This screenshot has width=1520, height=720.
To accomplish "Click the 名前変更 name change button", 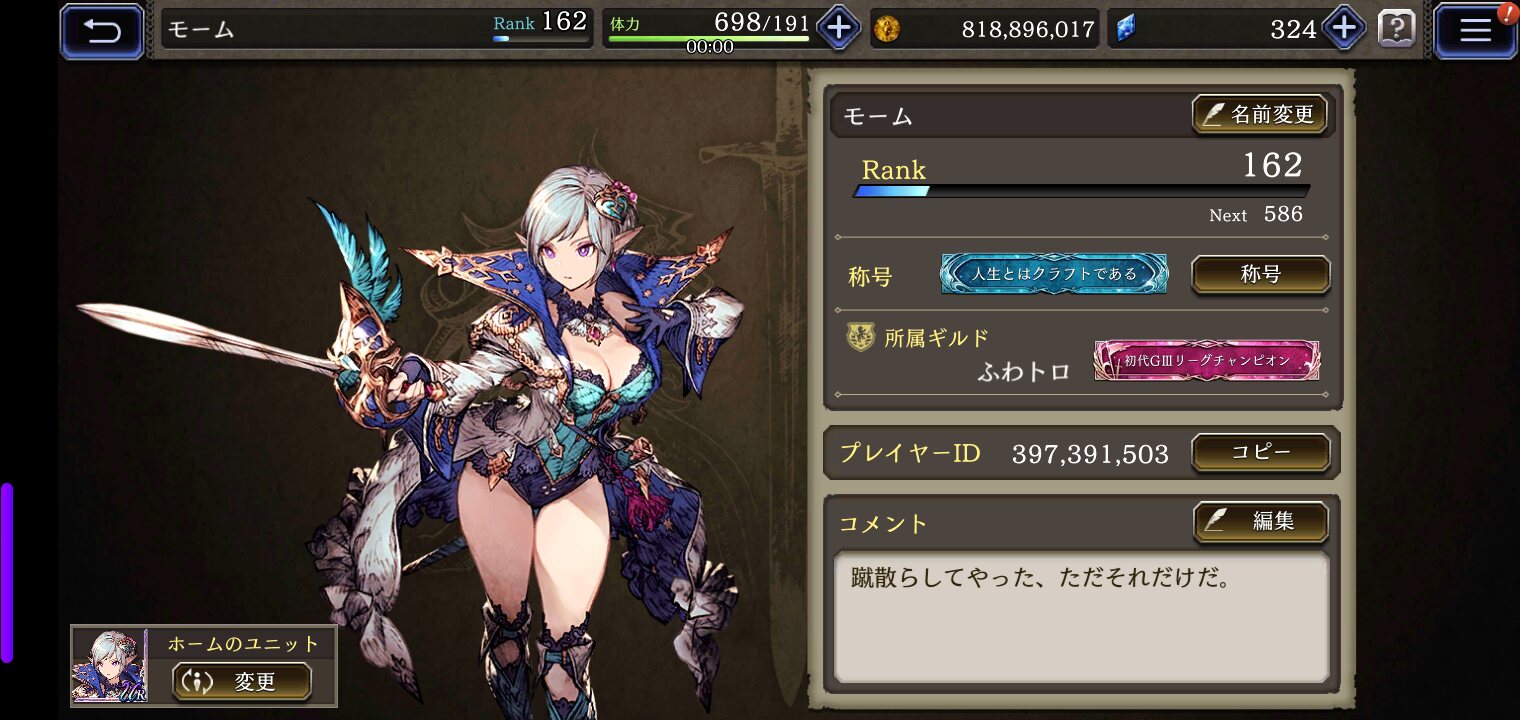I will (1259, 115).
